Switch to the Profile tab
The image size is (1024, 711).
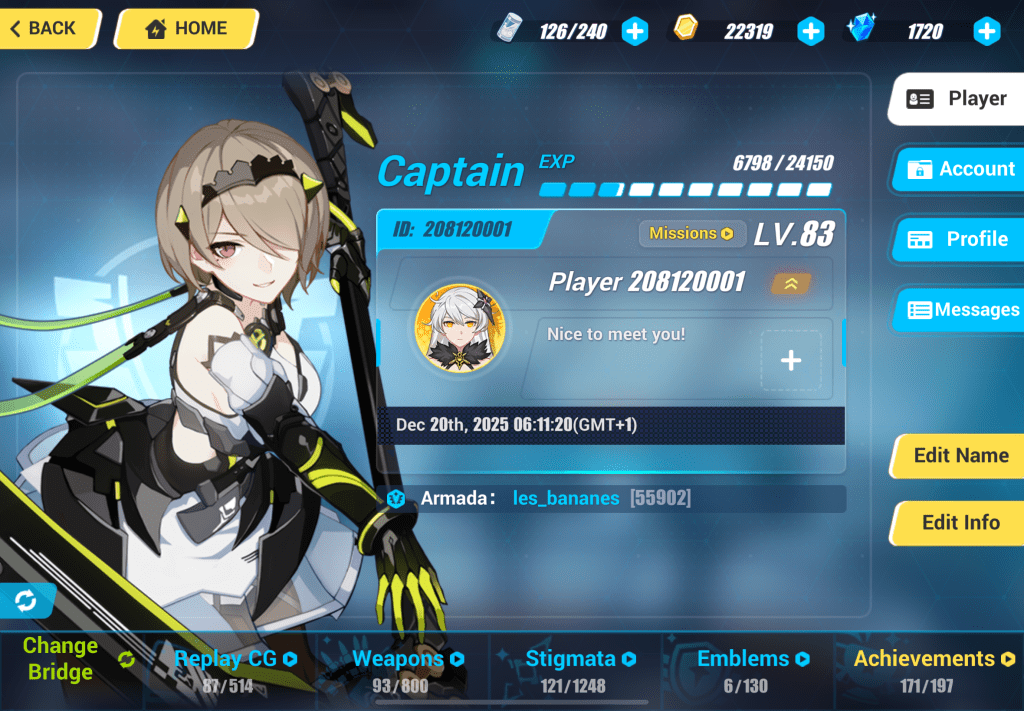point(959,240)
